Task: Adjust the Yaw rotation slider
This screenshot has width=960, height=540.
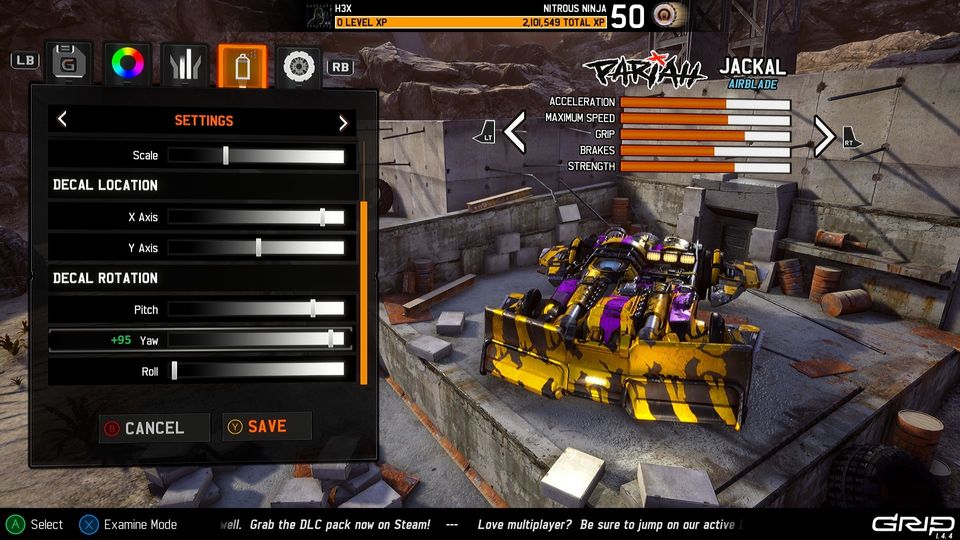Action: 330,340
